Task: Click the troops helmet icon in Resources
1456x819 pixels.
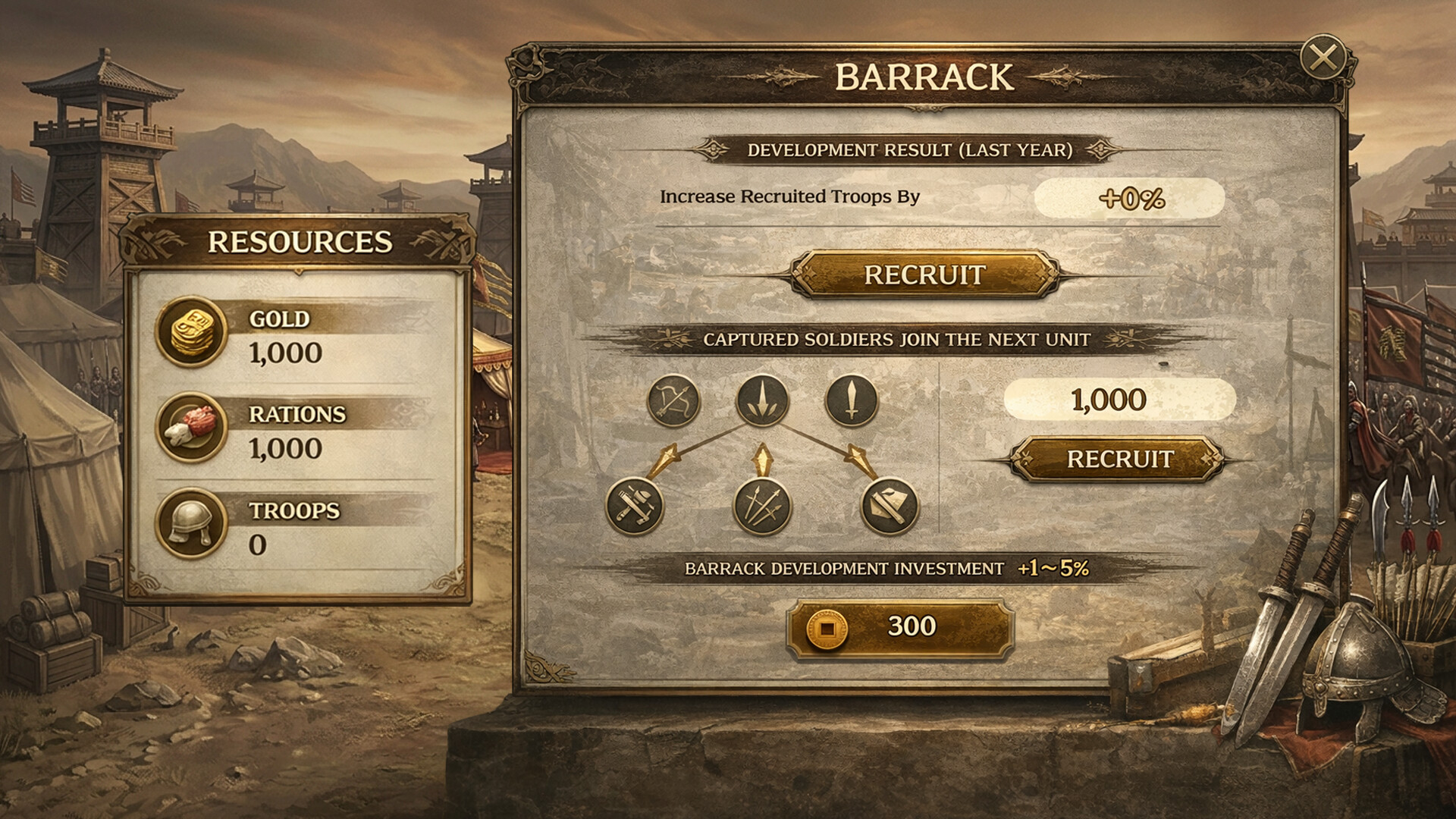Action: pos(192,526)
